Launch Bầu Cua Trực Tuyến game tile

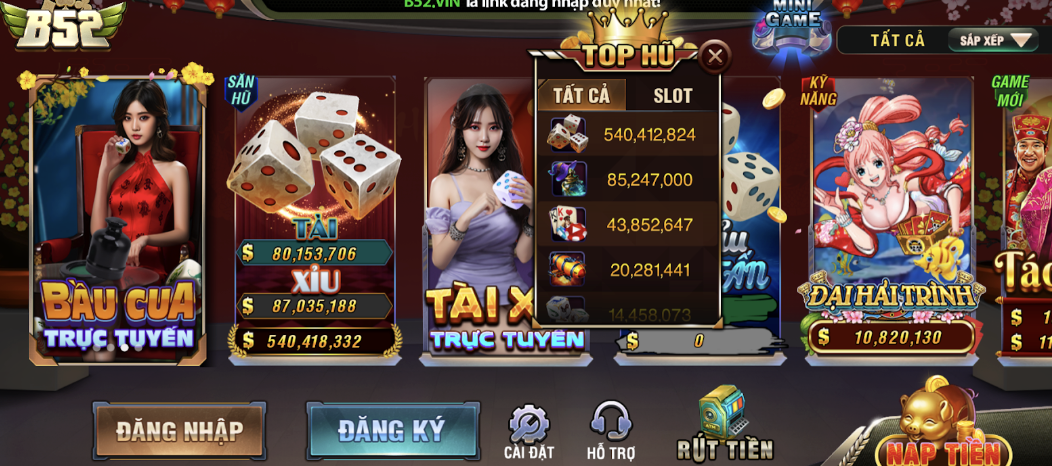118,220
